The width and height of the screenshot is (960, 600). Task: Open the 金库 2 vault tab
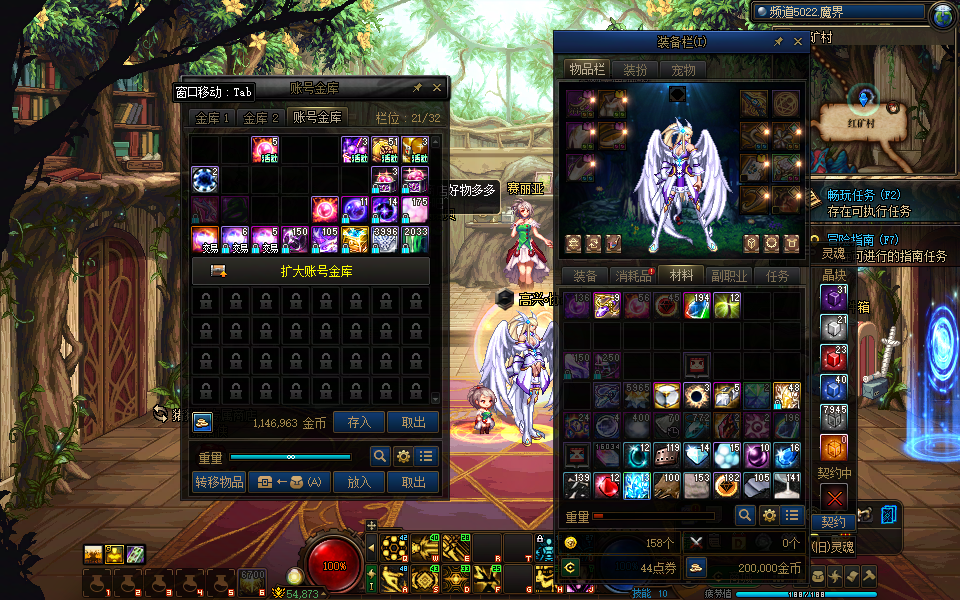point(262,118)
